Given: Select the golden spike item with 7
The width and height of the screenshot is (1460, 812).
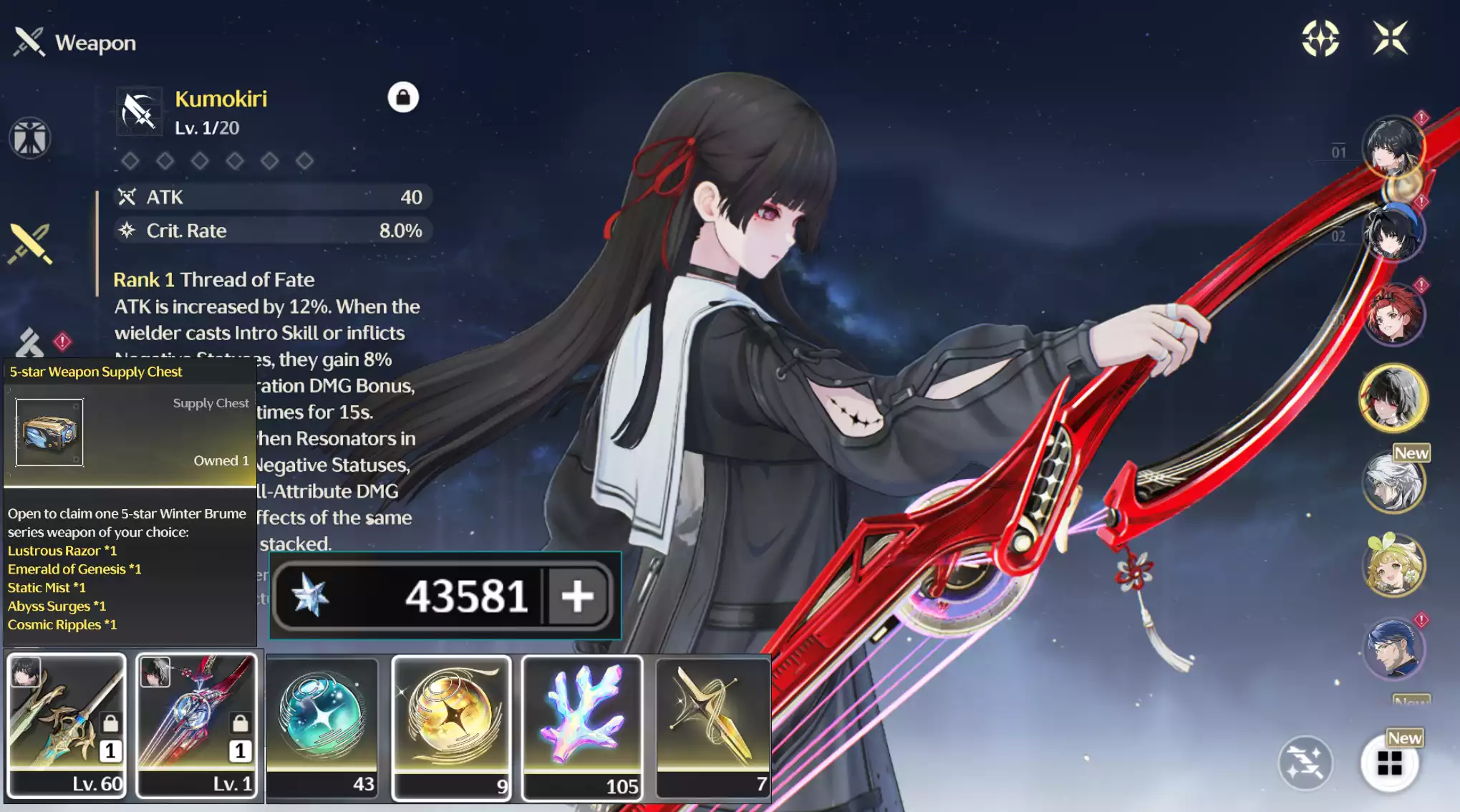Looking at the screenshot, I should coord(712,725).
